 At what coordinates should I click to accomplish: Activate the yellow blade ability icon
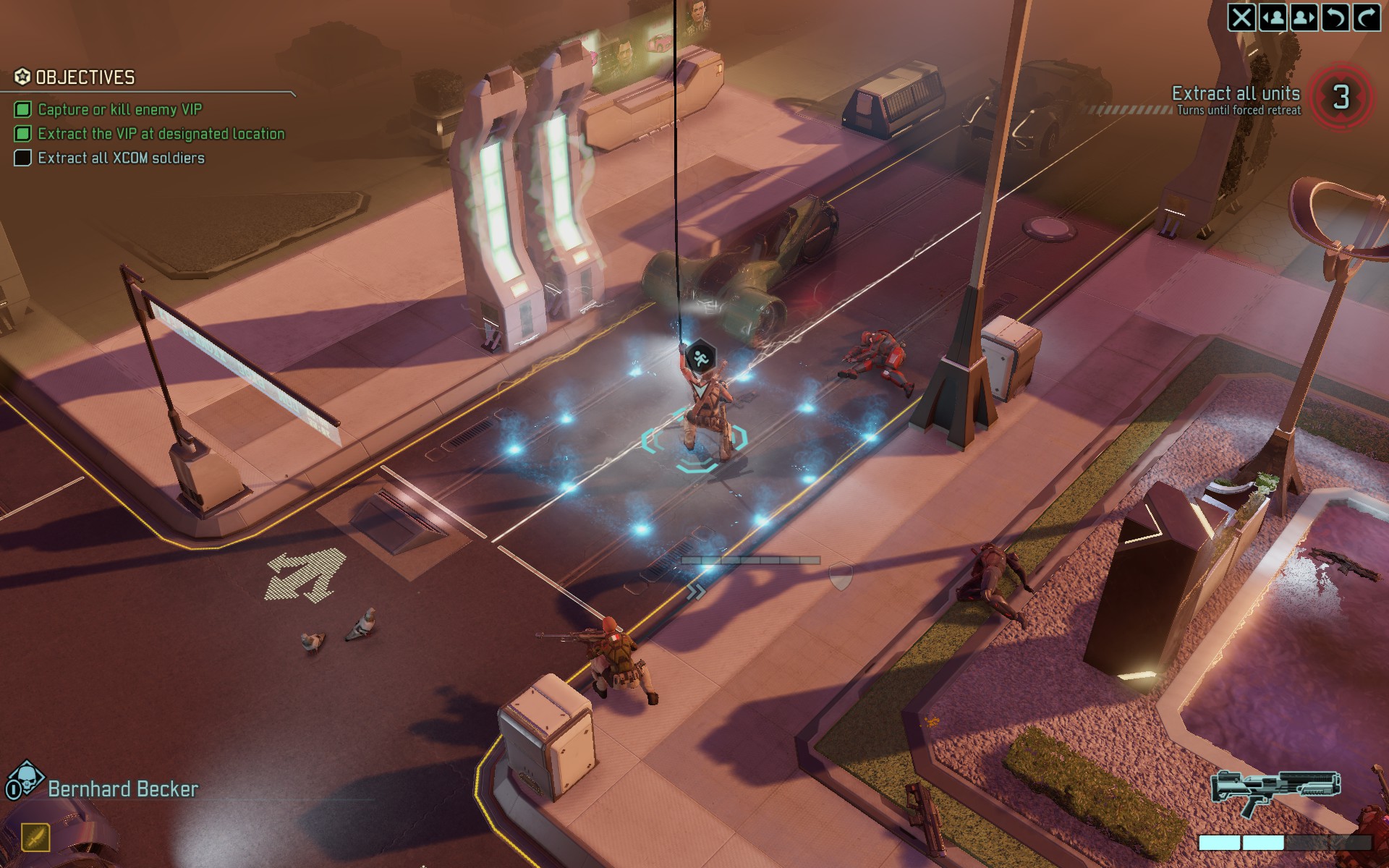pos(35,838)
